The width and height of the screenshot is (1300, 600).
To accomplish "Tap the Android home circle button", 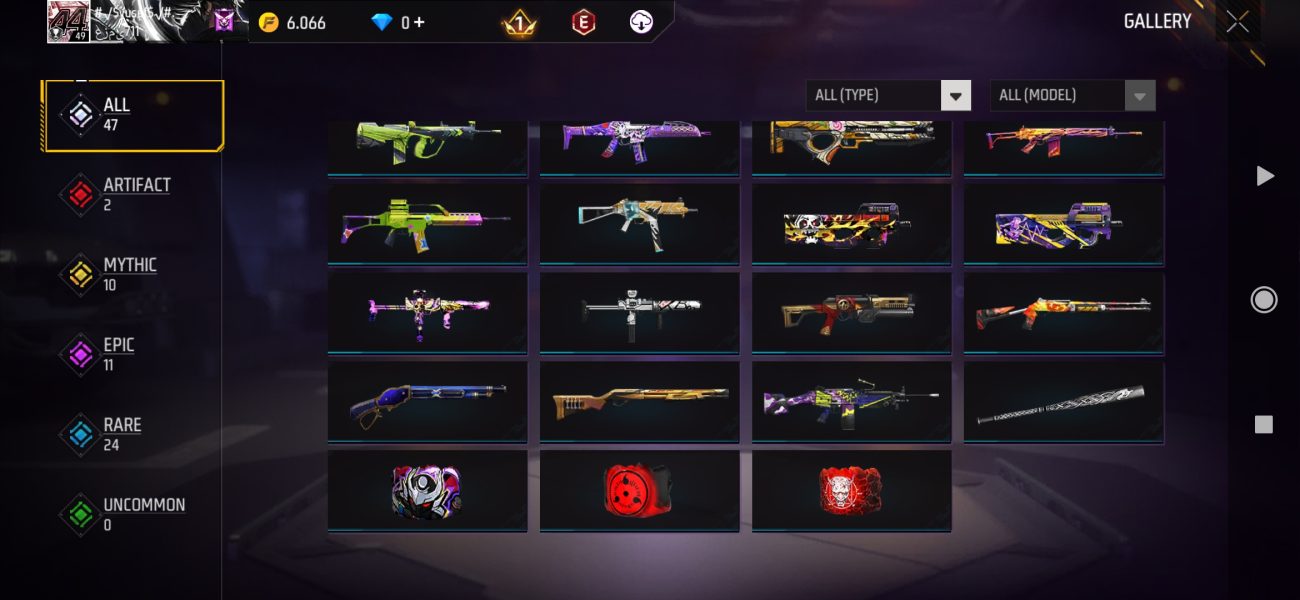I will click(1264, 300).
